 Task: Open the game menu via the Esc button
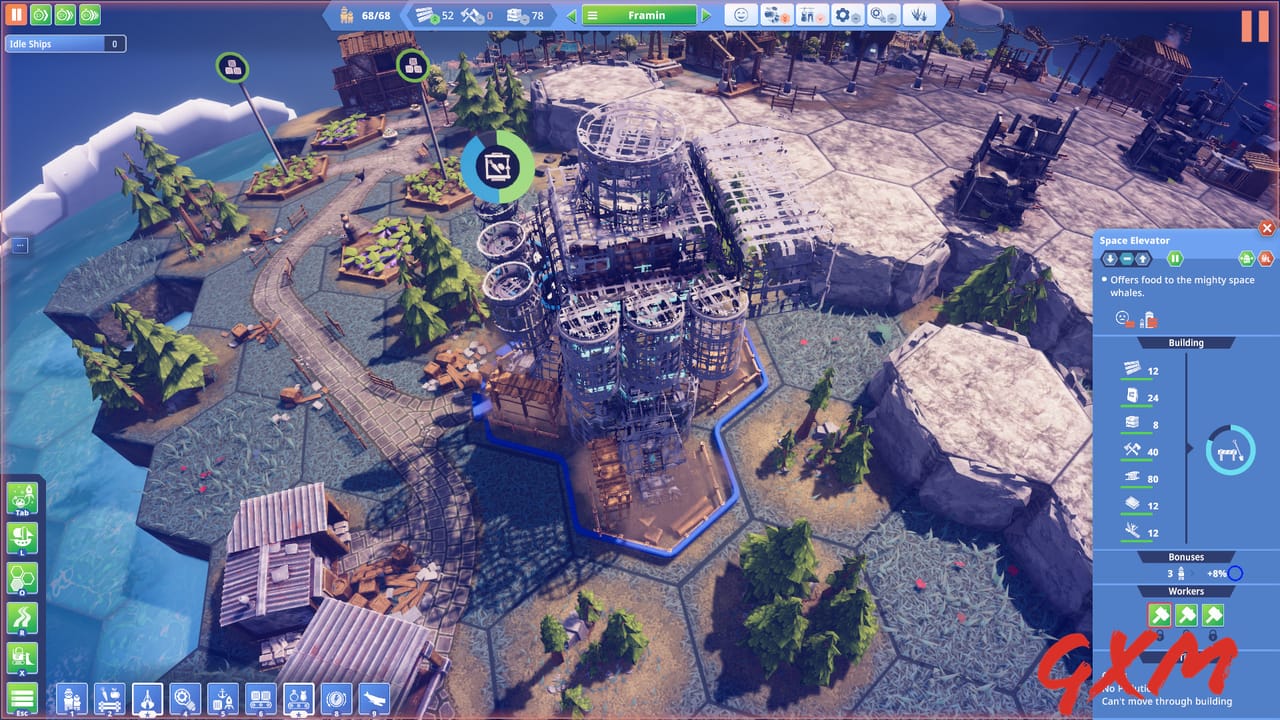[22, 697]
